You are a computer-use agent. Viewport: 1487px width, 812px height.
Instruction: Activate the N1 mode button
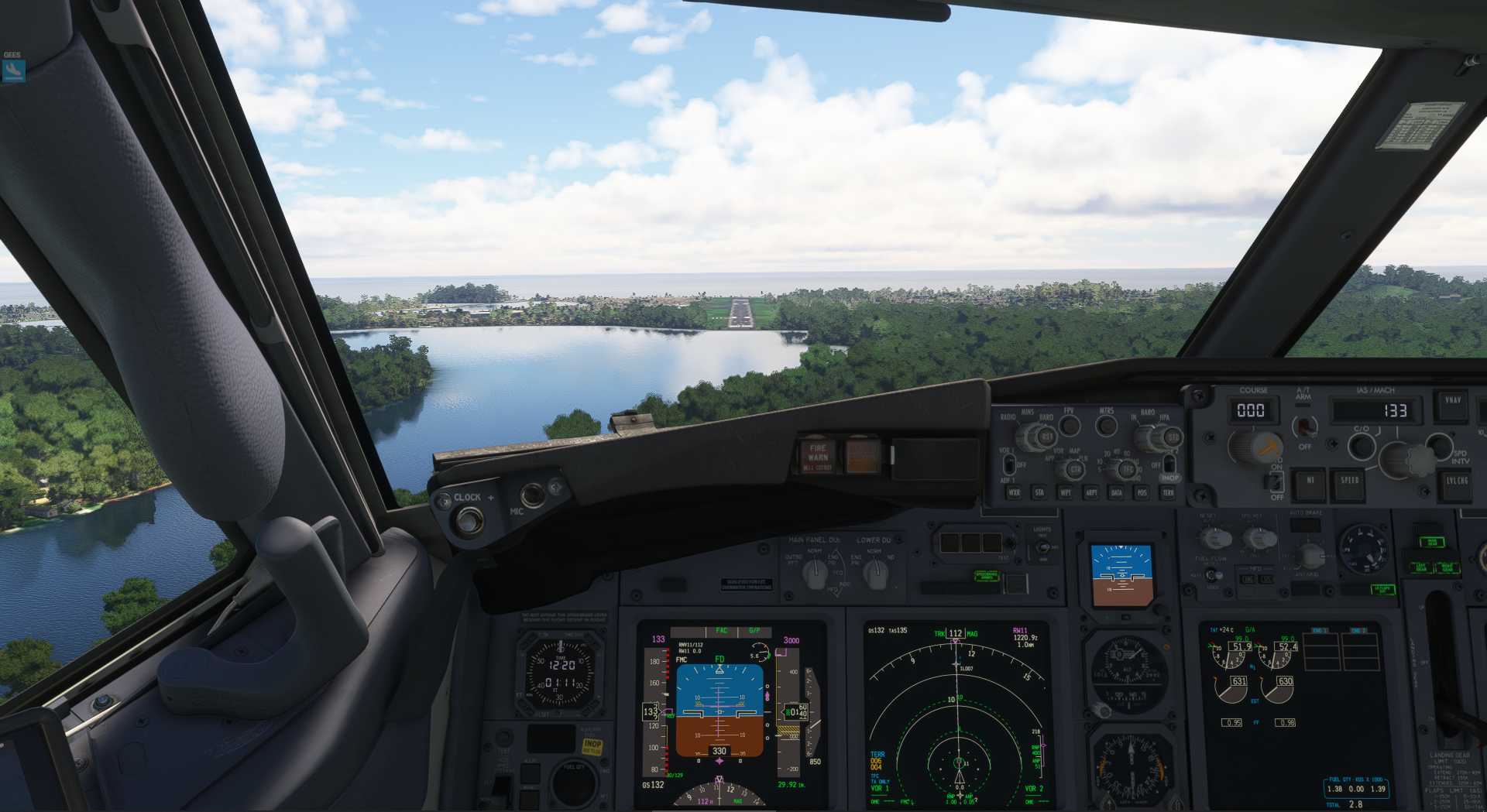click(x=1310, y=481)
